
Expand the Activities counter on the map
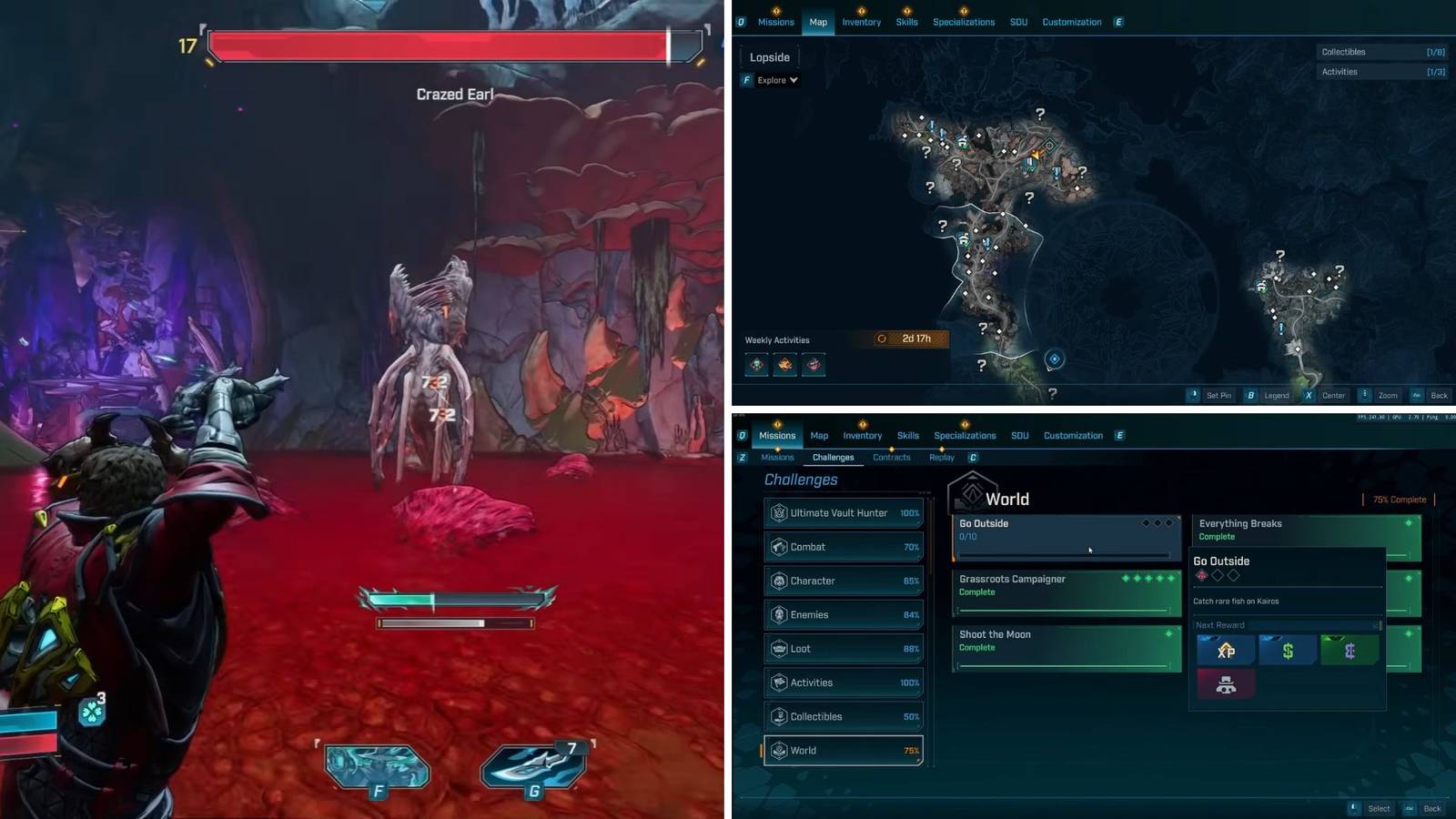[x=1382, y=71]
